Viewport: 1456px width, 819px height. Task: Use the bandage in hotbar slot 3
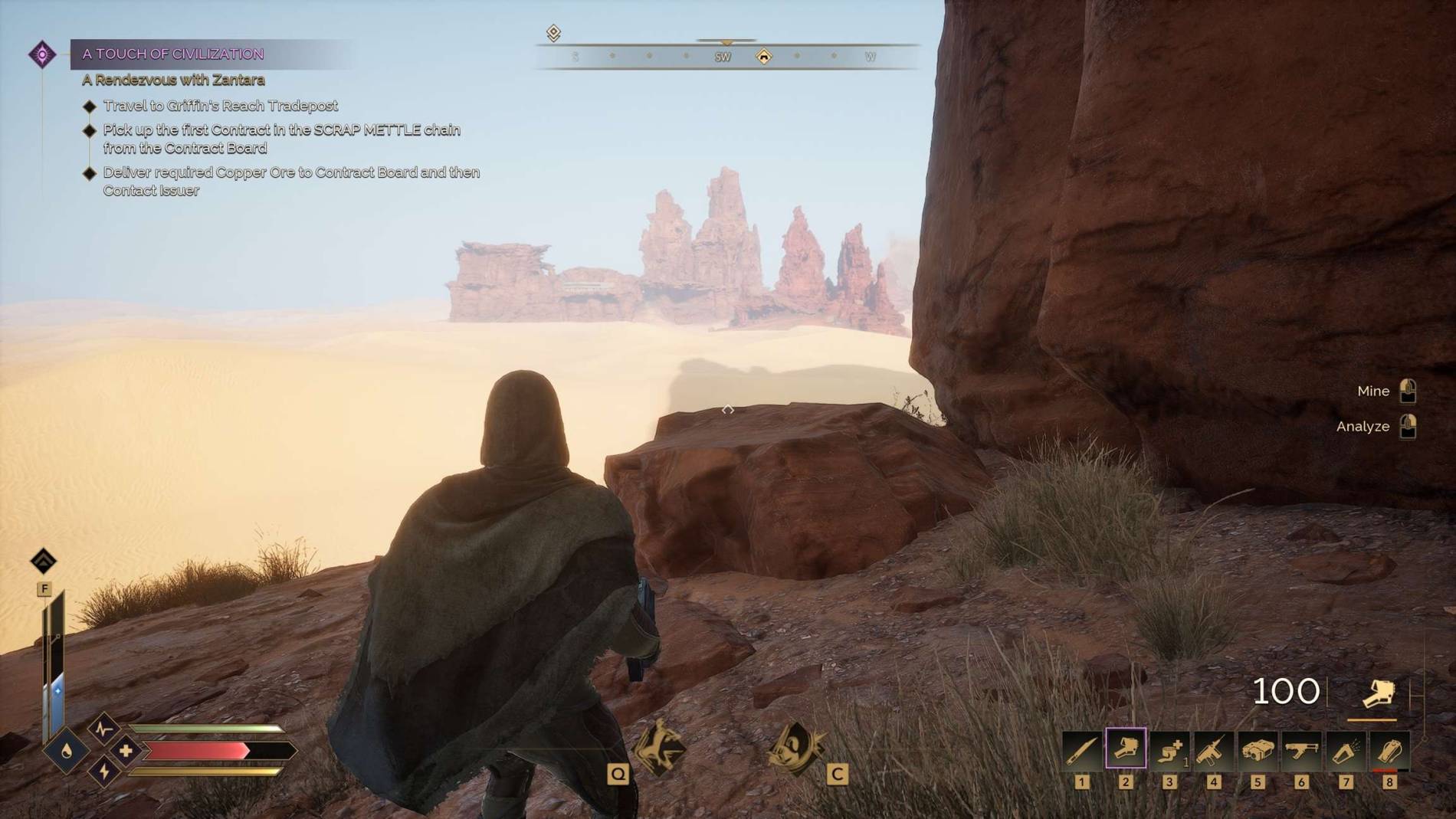pyautogui.click(x=1169, y=749)
